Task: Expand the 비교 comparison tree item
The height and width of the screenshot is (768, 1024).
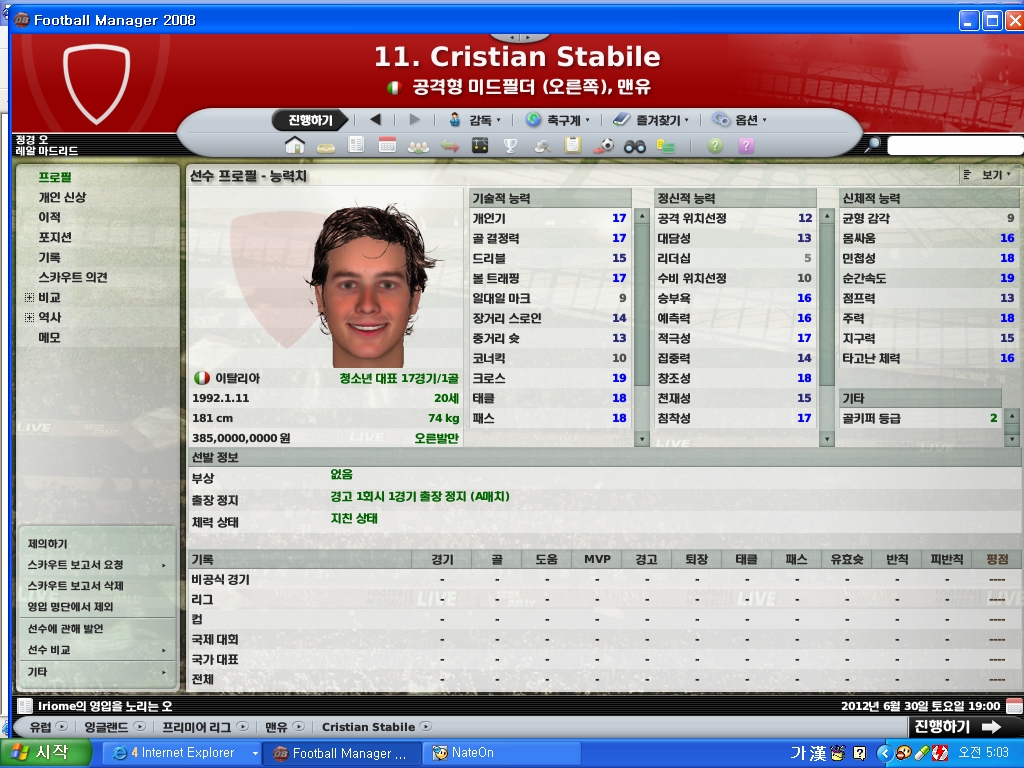Action: (29, 297)
